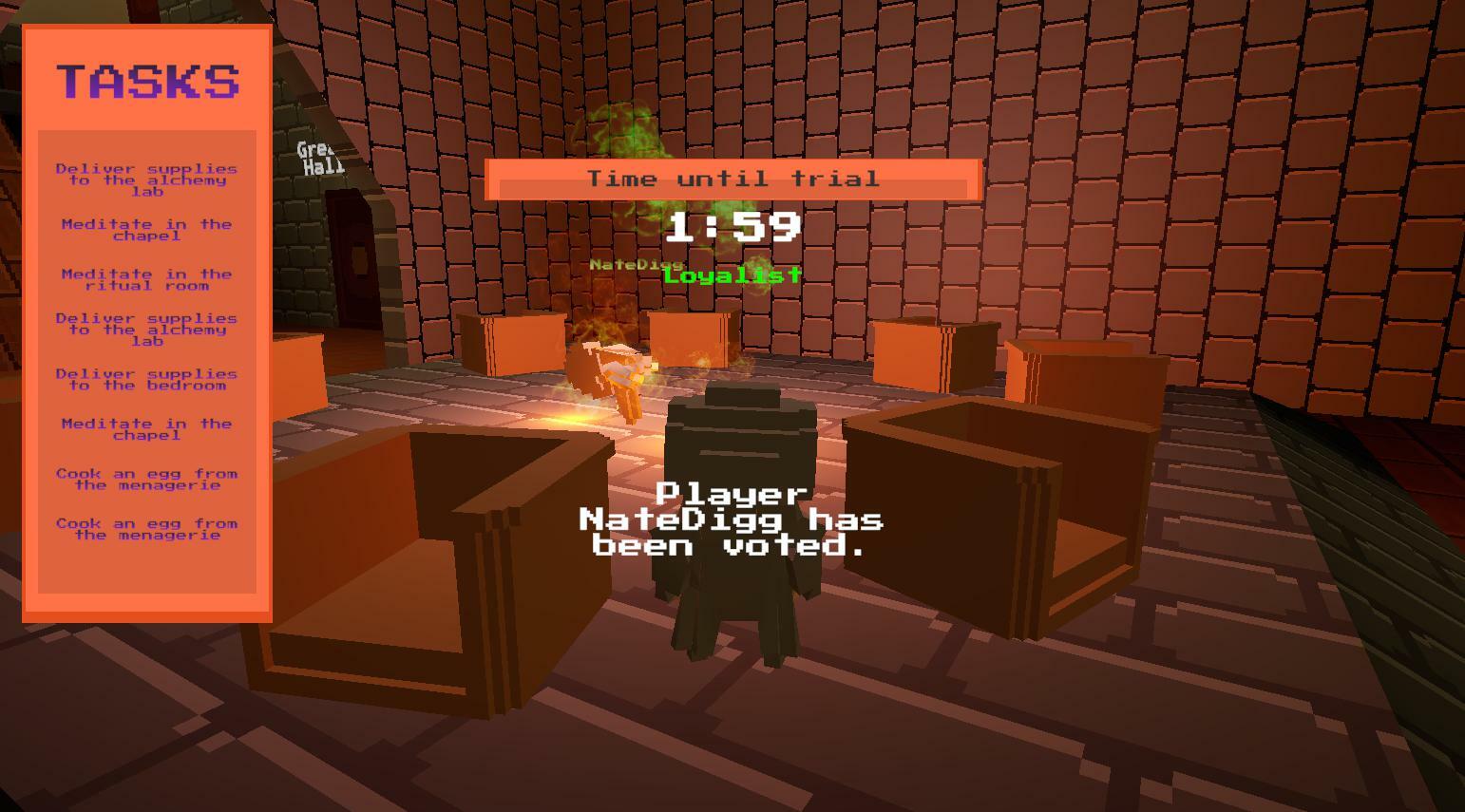1465x812 pixels.
Task: Collapse the tasks list panel
Action: tap(145, 82)
